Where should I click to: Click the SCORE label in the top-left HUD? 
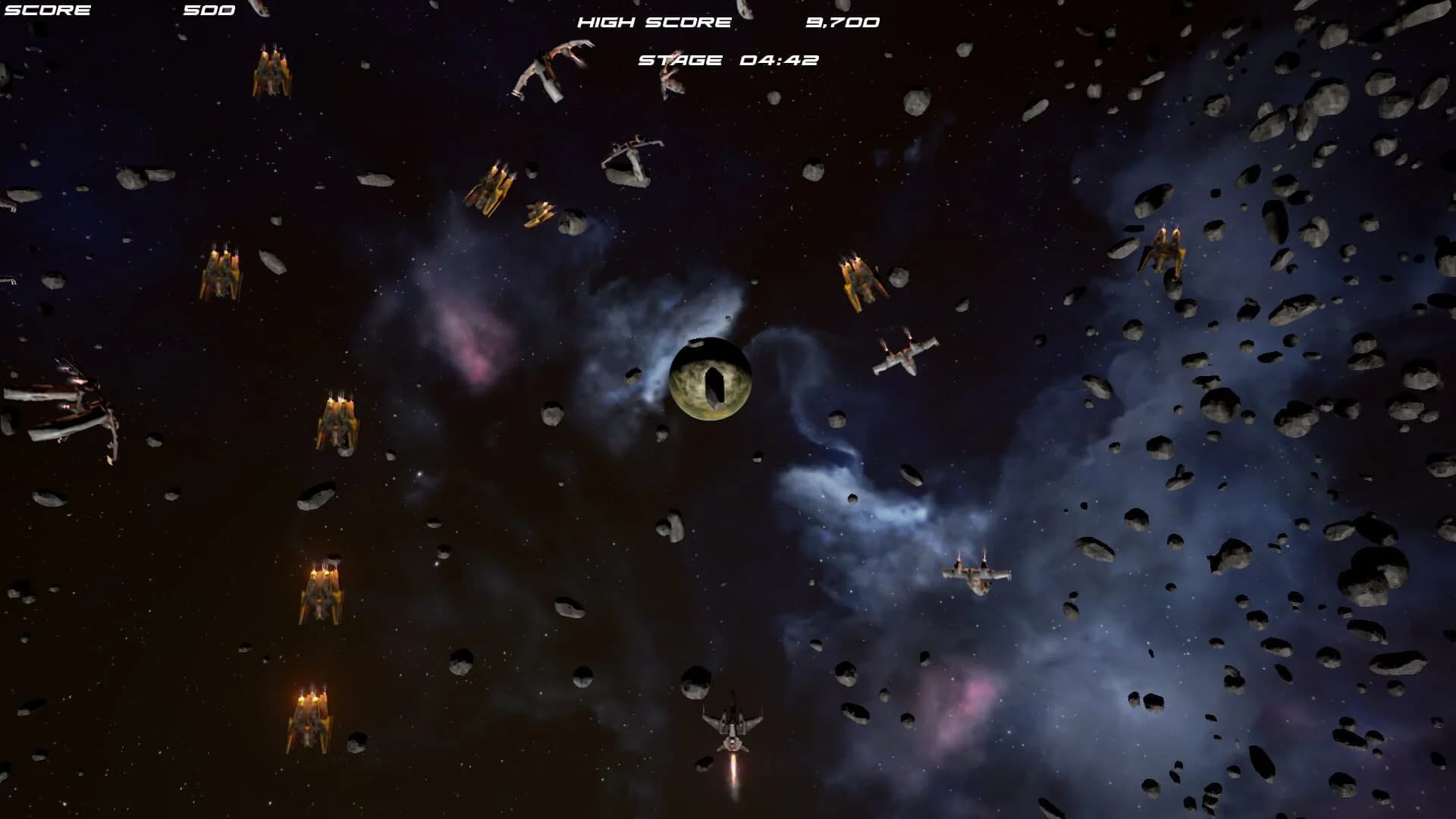click(x=47, y=10)
